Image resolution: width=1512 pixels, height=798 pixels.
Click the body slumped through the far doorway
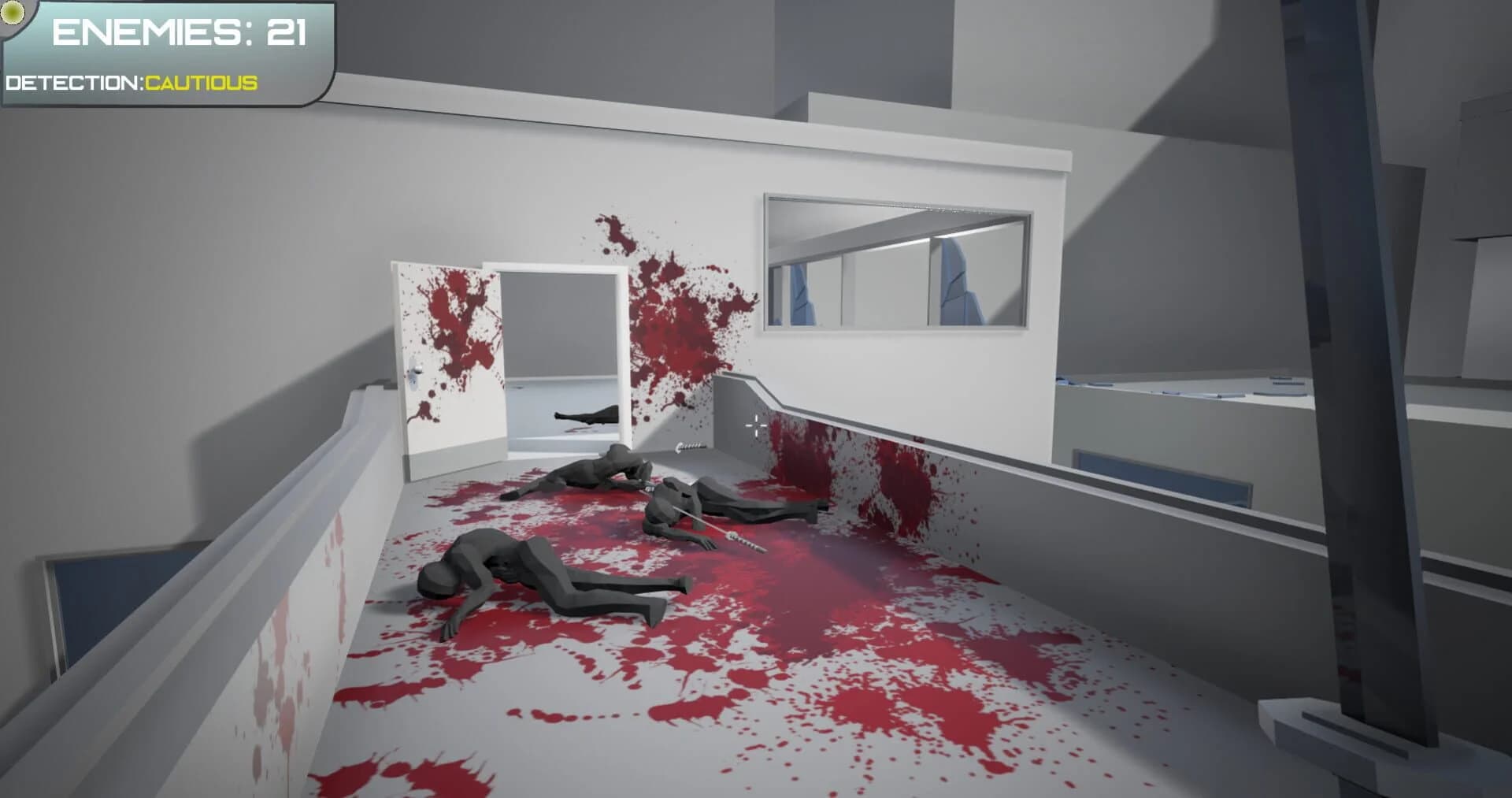[x=587, y=415]
